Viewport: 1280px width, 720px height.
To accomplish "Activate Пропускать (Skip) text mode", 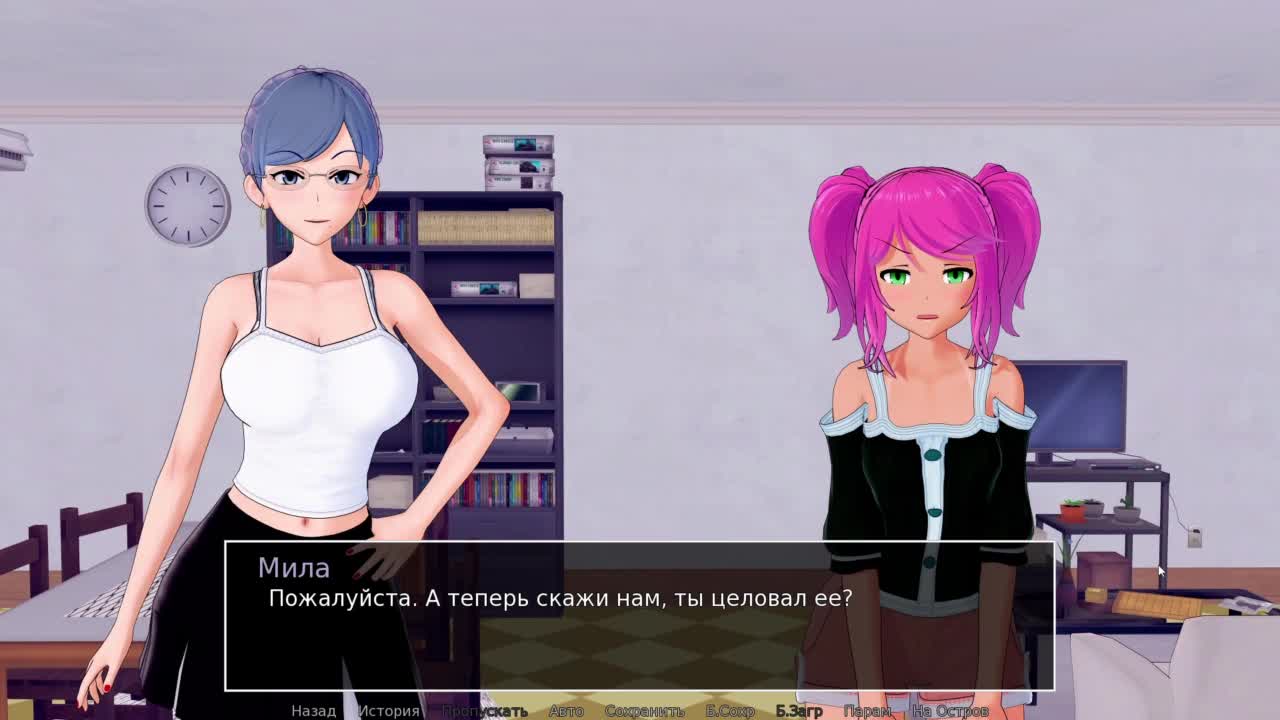I will tap(485, 711).
